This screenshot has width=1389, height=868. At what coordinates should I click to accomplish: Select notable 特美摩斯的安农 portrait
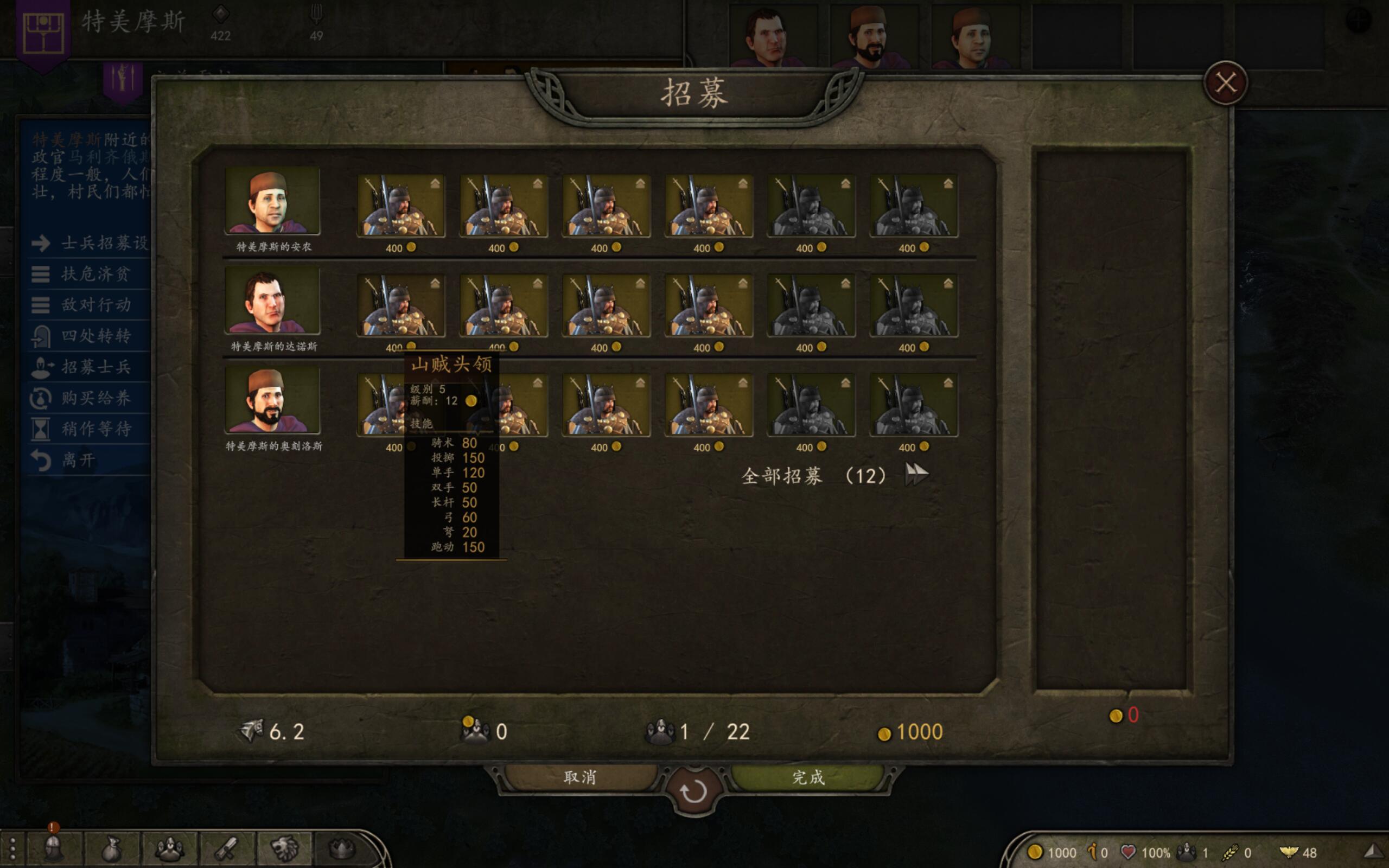click(x=272, y=201)
